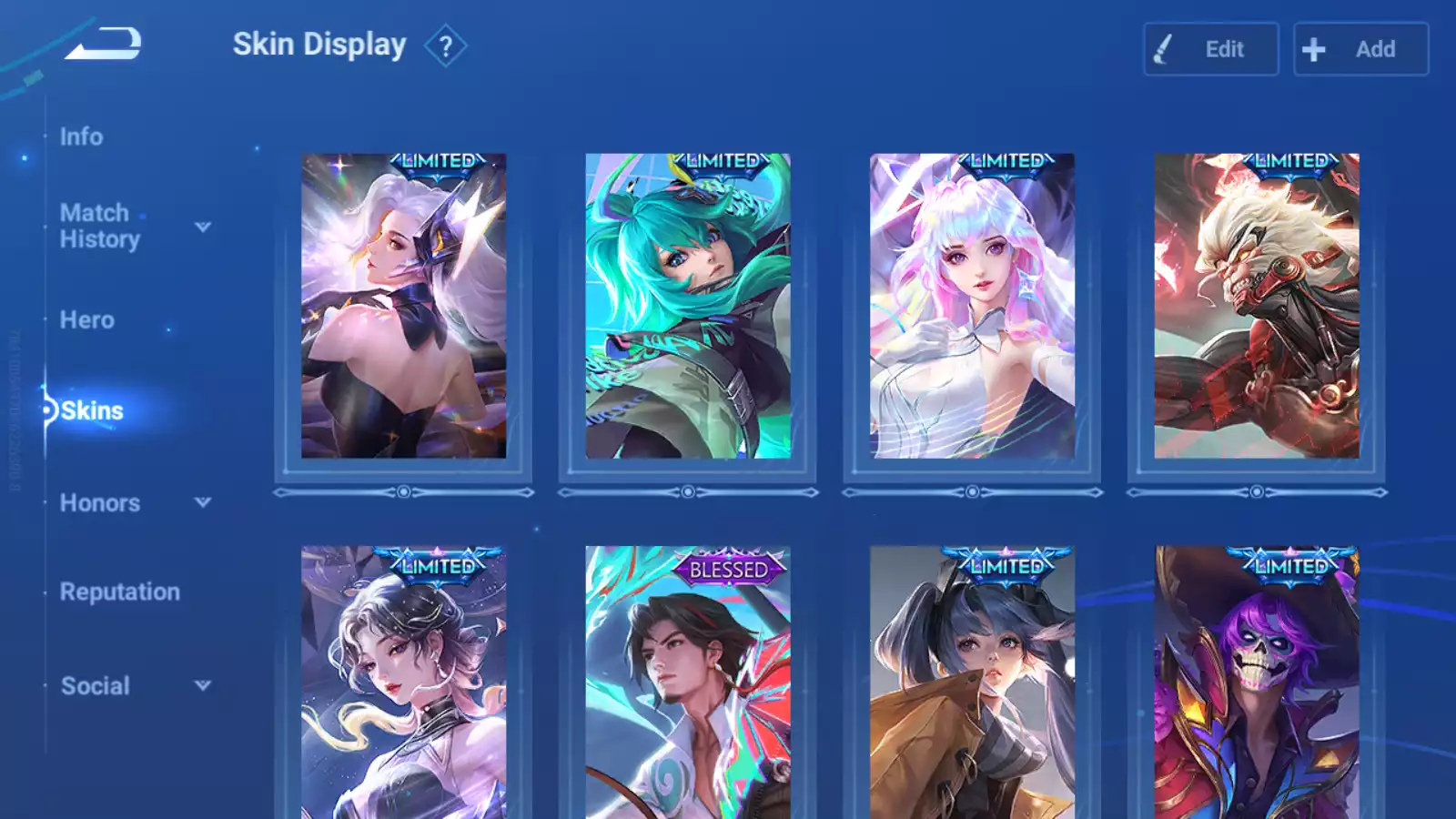Choose the pink-haired girl in white skin
Viewport: 1456px width, 819px height.
pos(972,306)
